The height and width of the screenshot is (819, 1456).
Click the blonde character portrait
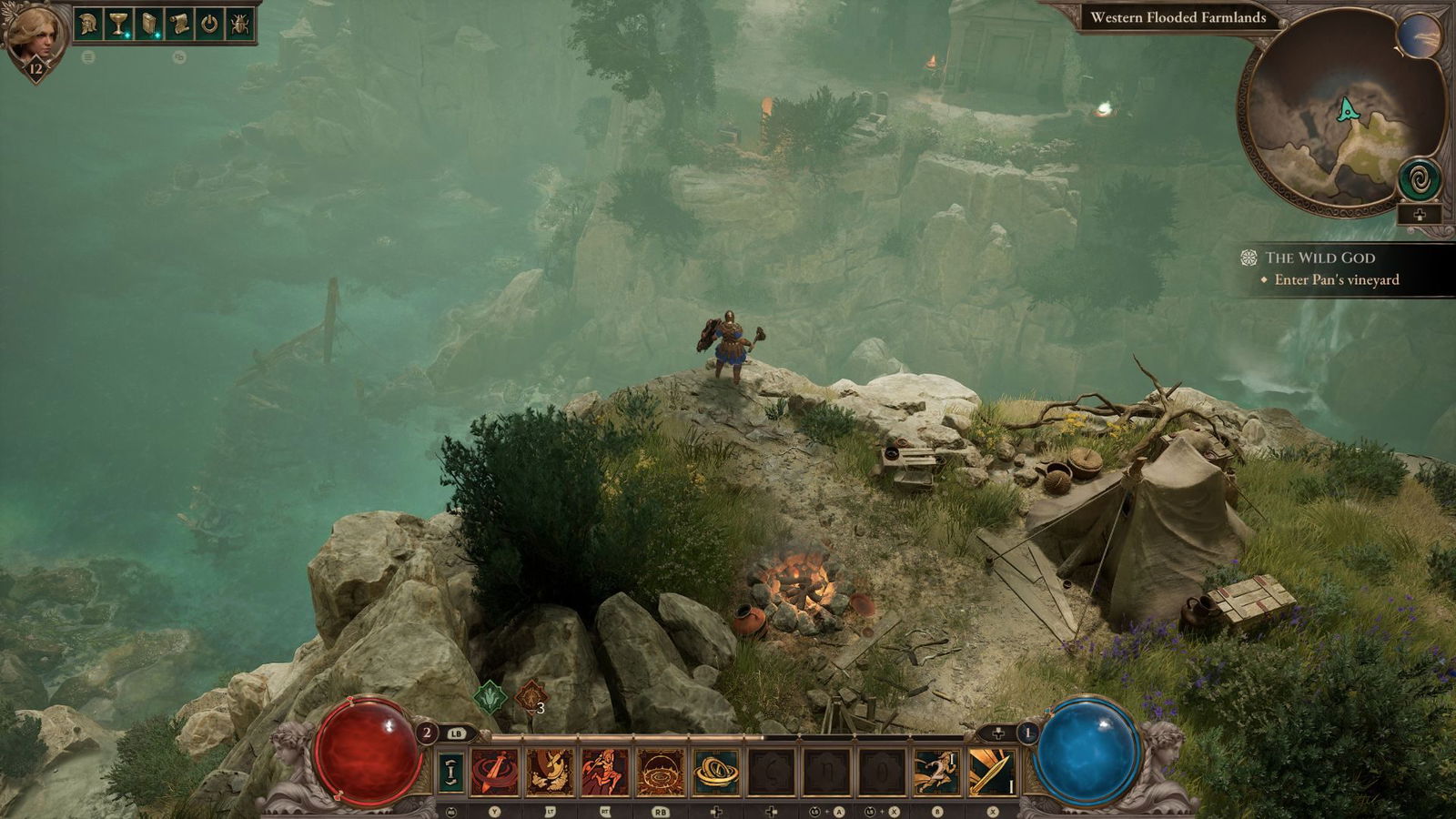[35, 35]
